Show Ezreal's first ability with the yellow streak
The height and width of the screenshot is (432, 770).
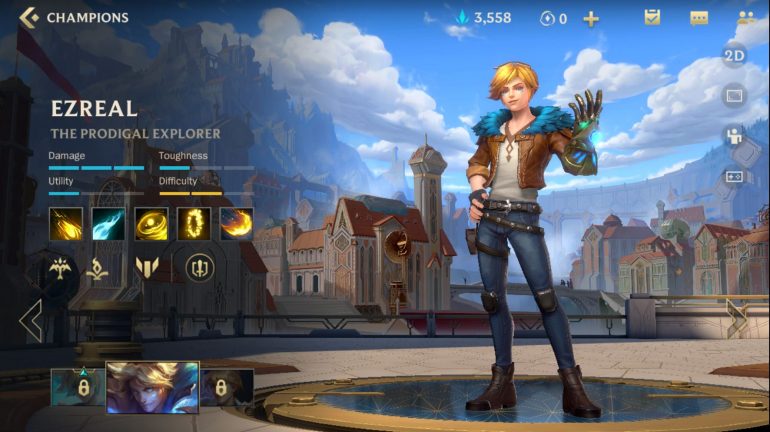(x=66, y=223)
